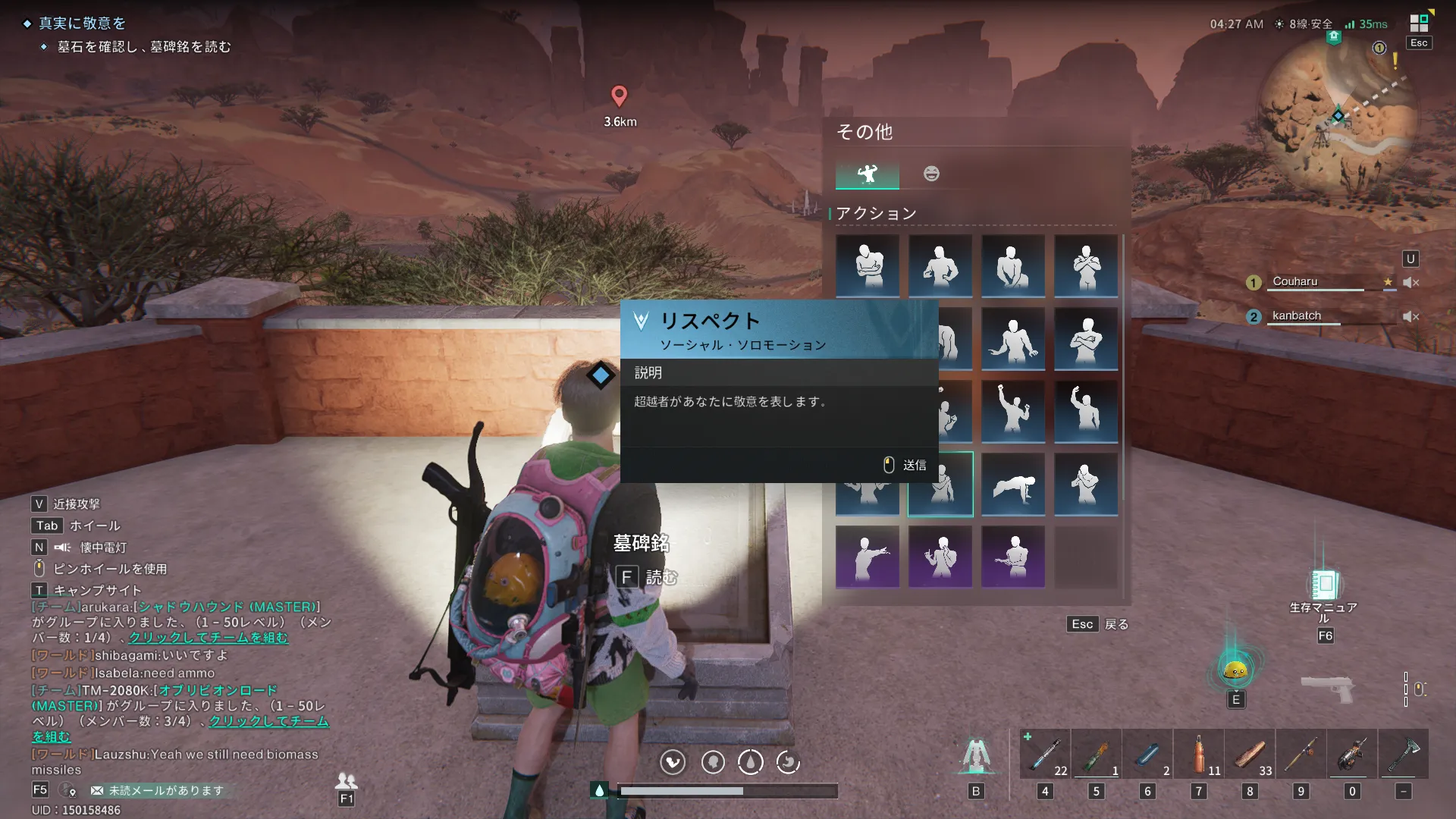Open the quest tracker 真実に敬意を
1456x819 pixels.
click(82, 24)
